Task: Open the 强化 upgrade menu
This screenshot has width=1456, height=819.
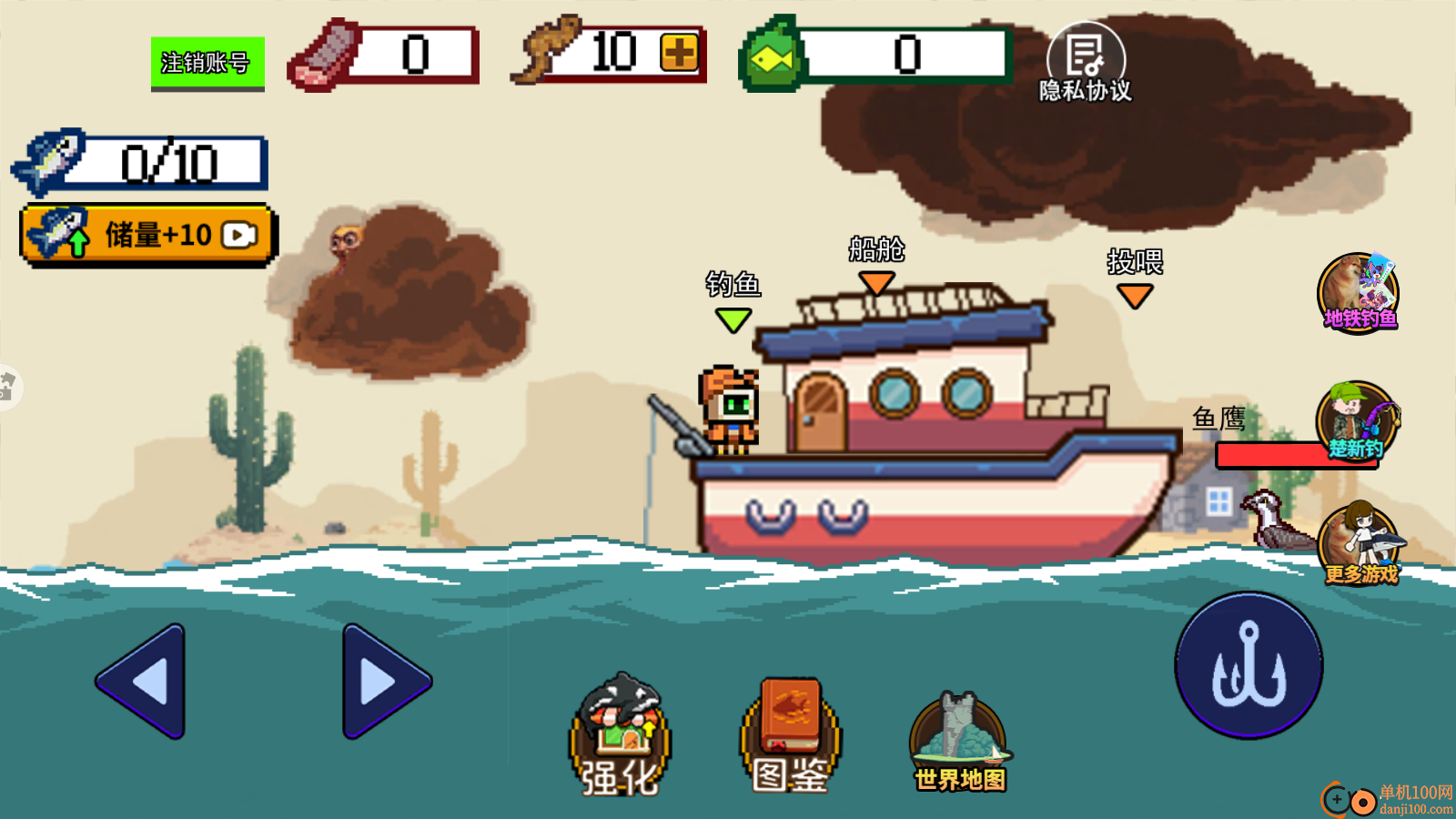Action: (620, 737)
